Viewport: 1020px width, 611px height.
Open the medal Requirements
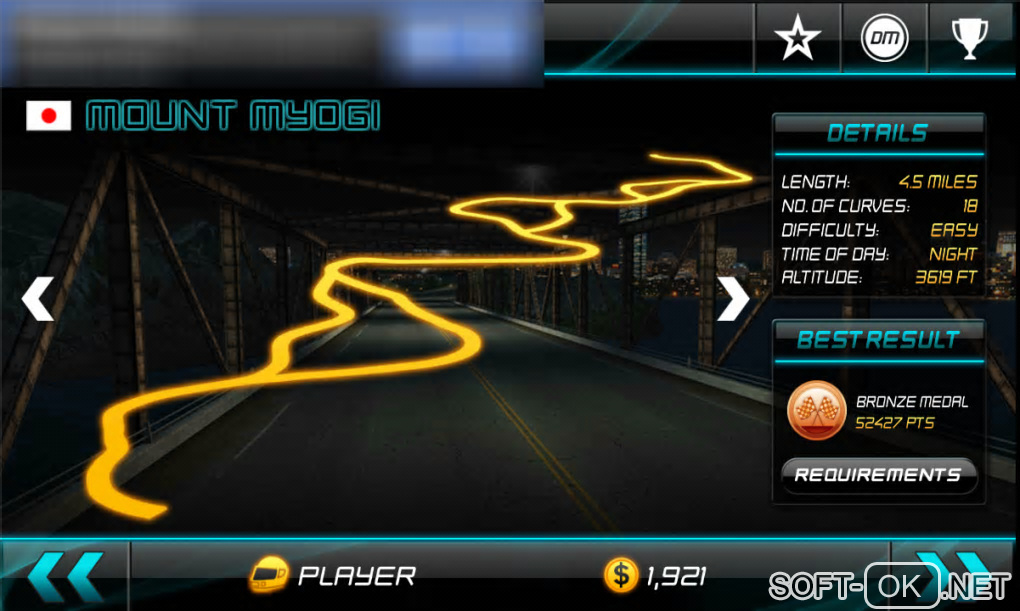[x=877, y=475]
